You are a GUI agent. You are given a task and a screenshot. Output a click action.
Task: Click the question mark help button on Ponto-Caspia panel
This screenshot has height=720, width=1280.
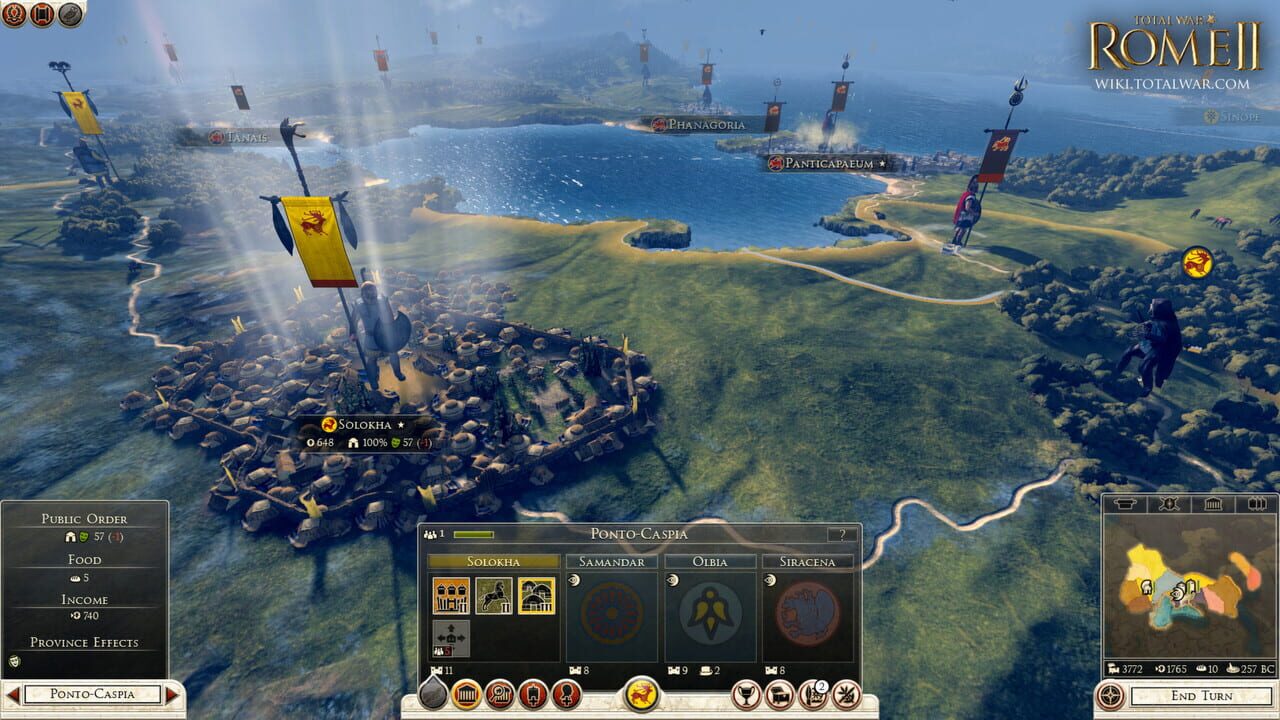843,535
